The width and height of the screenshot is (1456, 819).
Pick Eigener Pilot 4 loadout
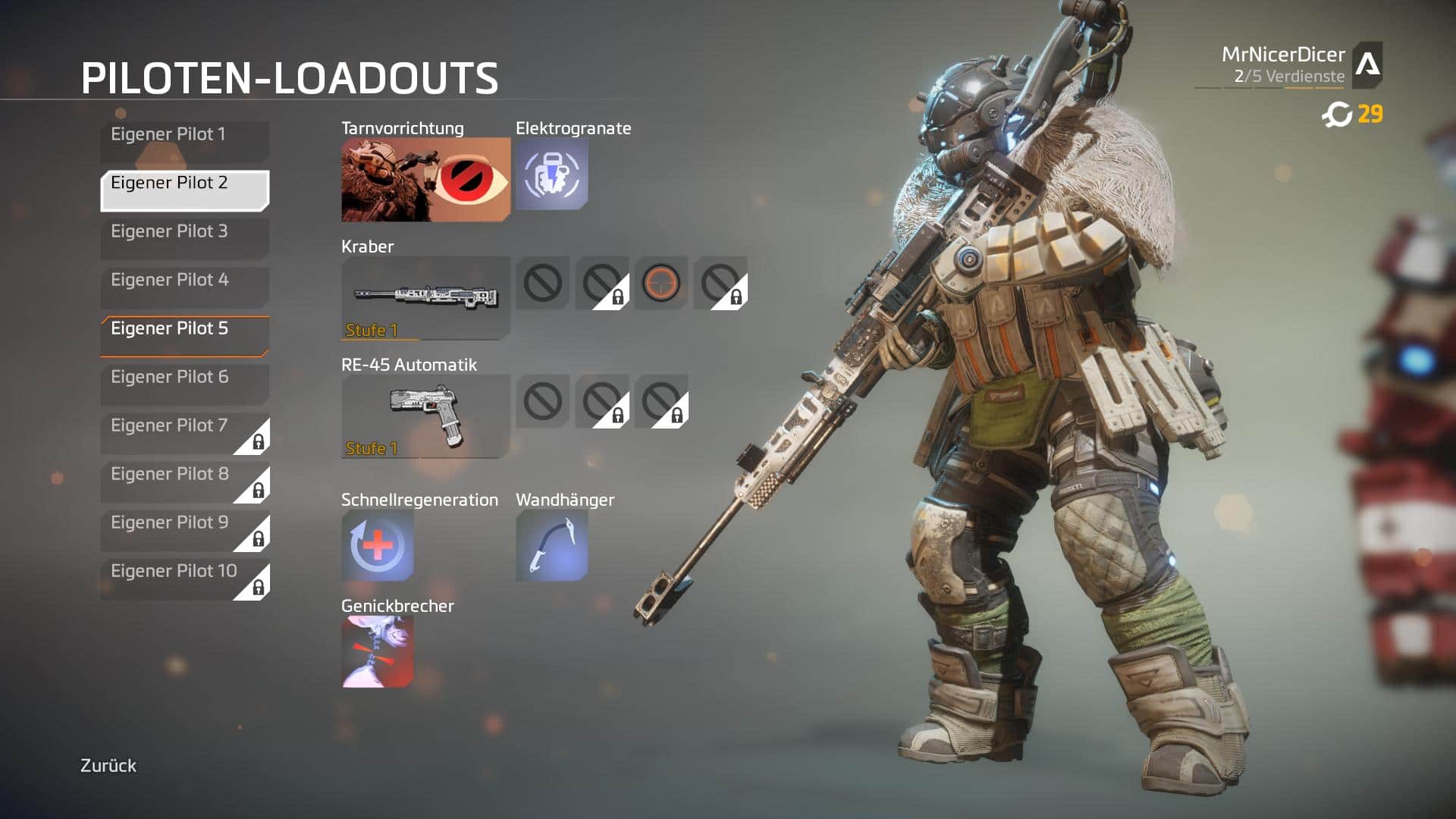click(184, 287)
